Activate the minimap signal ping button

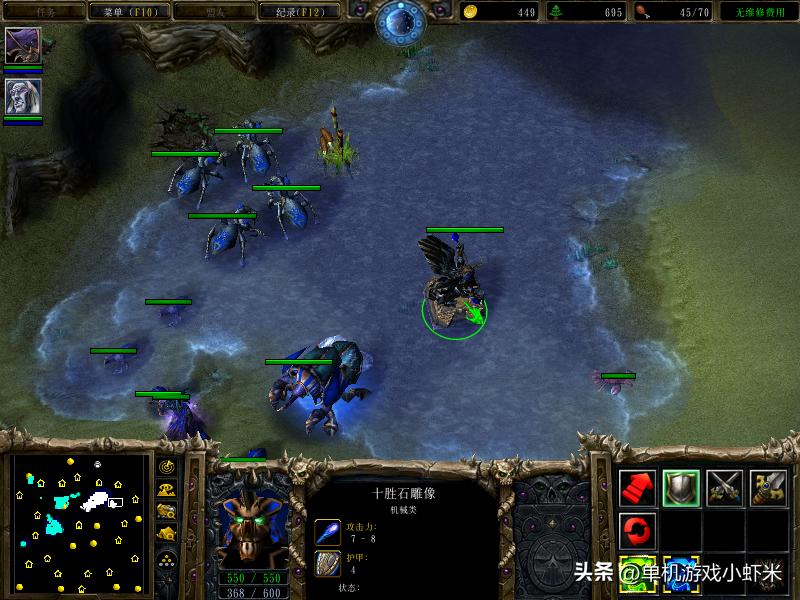[x=166, y=468]
